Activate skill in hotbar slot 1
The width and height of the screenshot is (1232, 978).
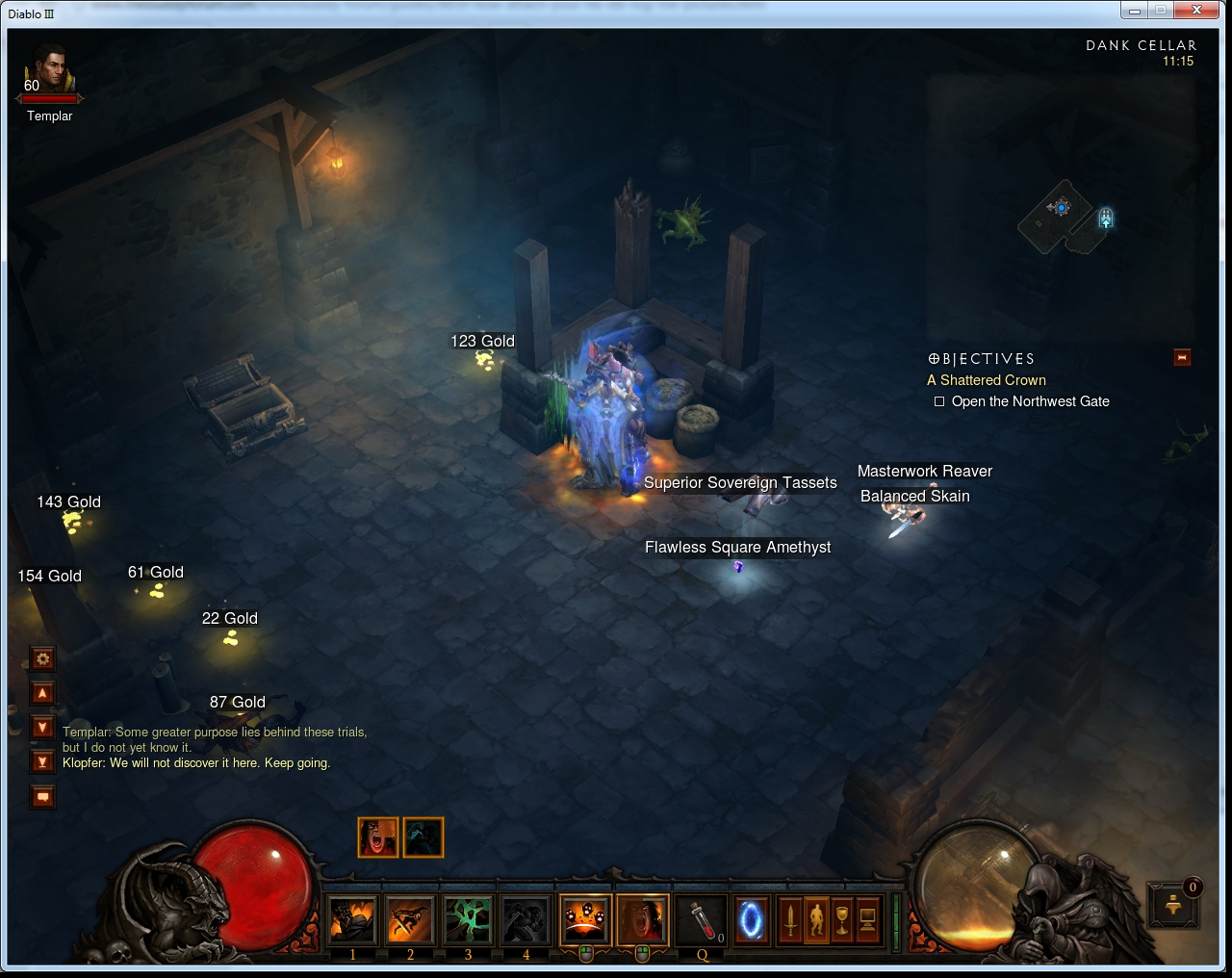coord(352,920)
